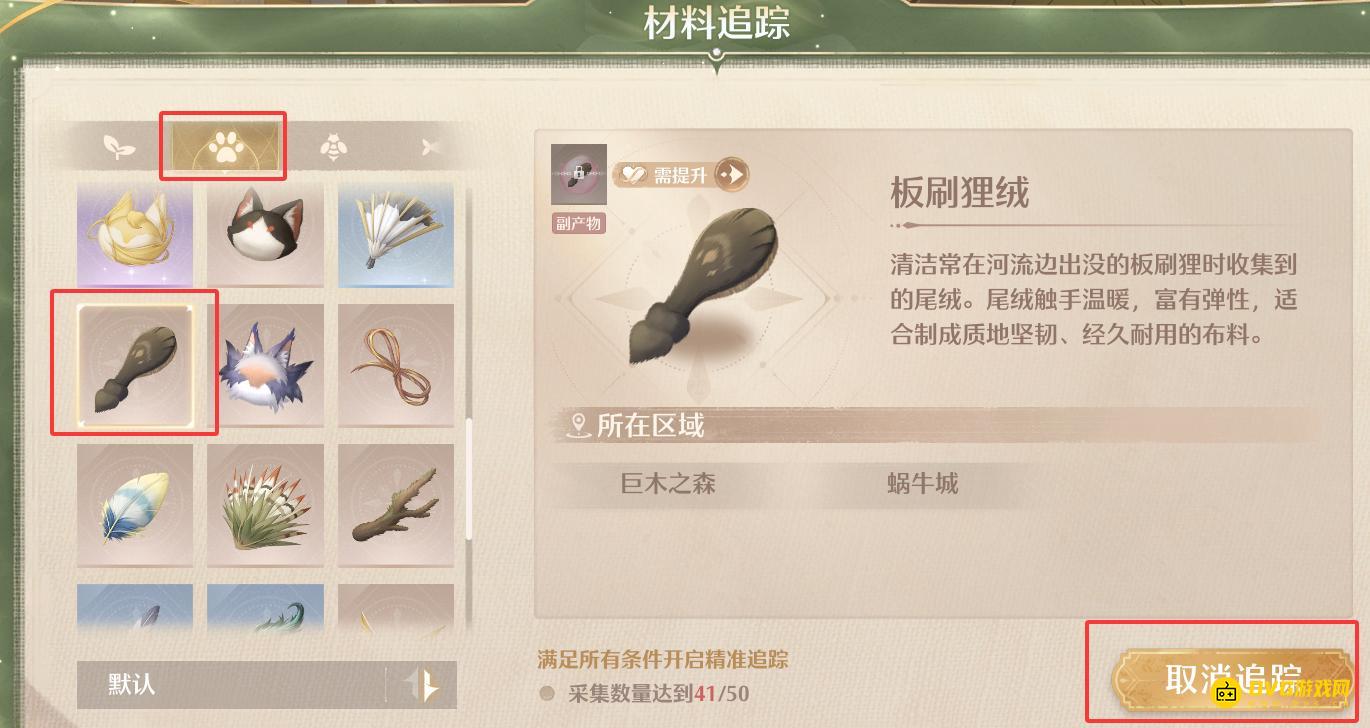Click the 巨木之森 region entry
This screenshot has width=1370, height=728.
coord(668,485)
